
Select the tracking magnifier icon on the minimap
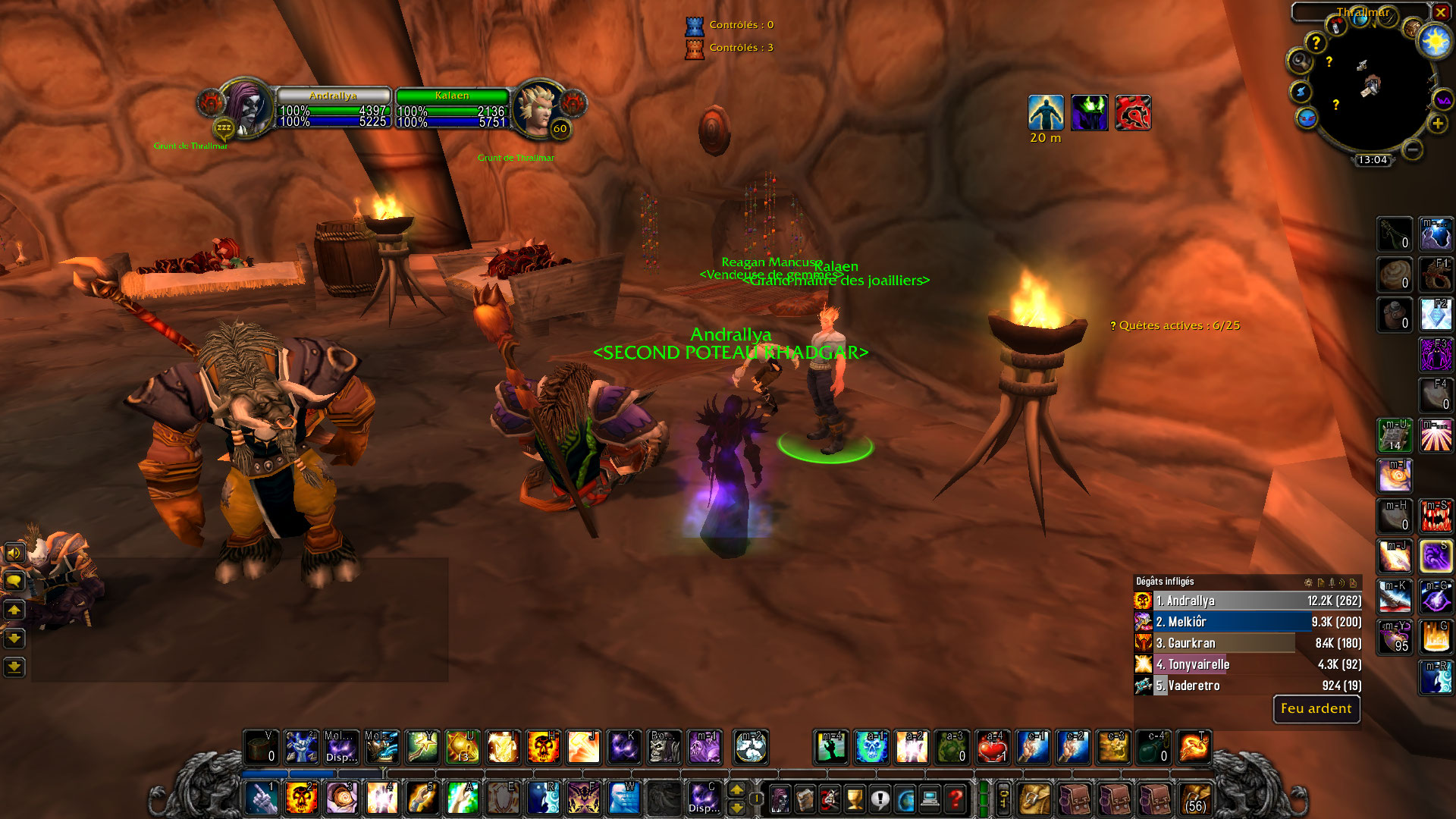(1300, 61)
